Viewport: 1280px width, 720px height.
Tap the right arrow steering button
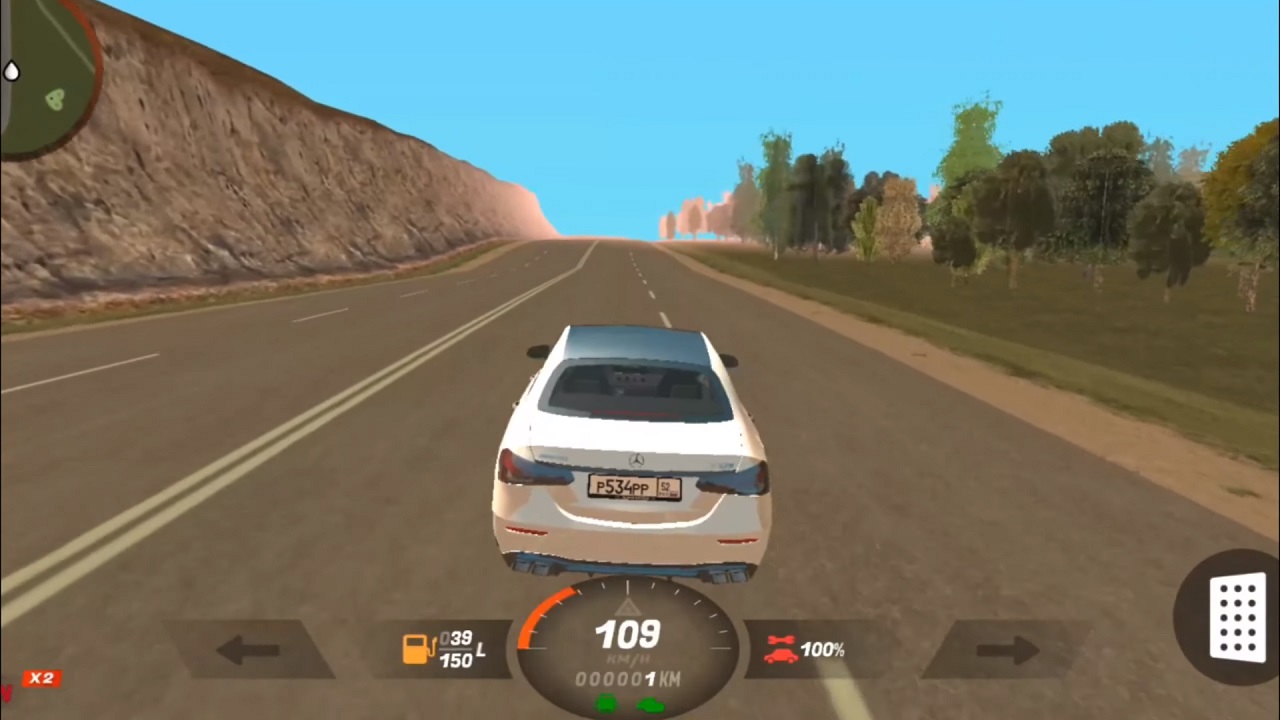tap(1006, 650)
